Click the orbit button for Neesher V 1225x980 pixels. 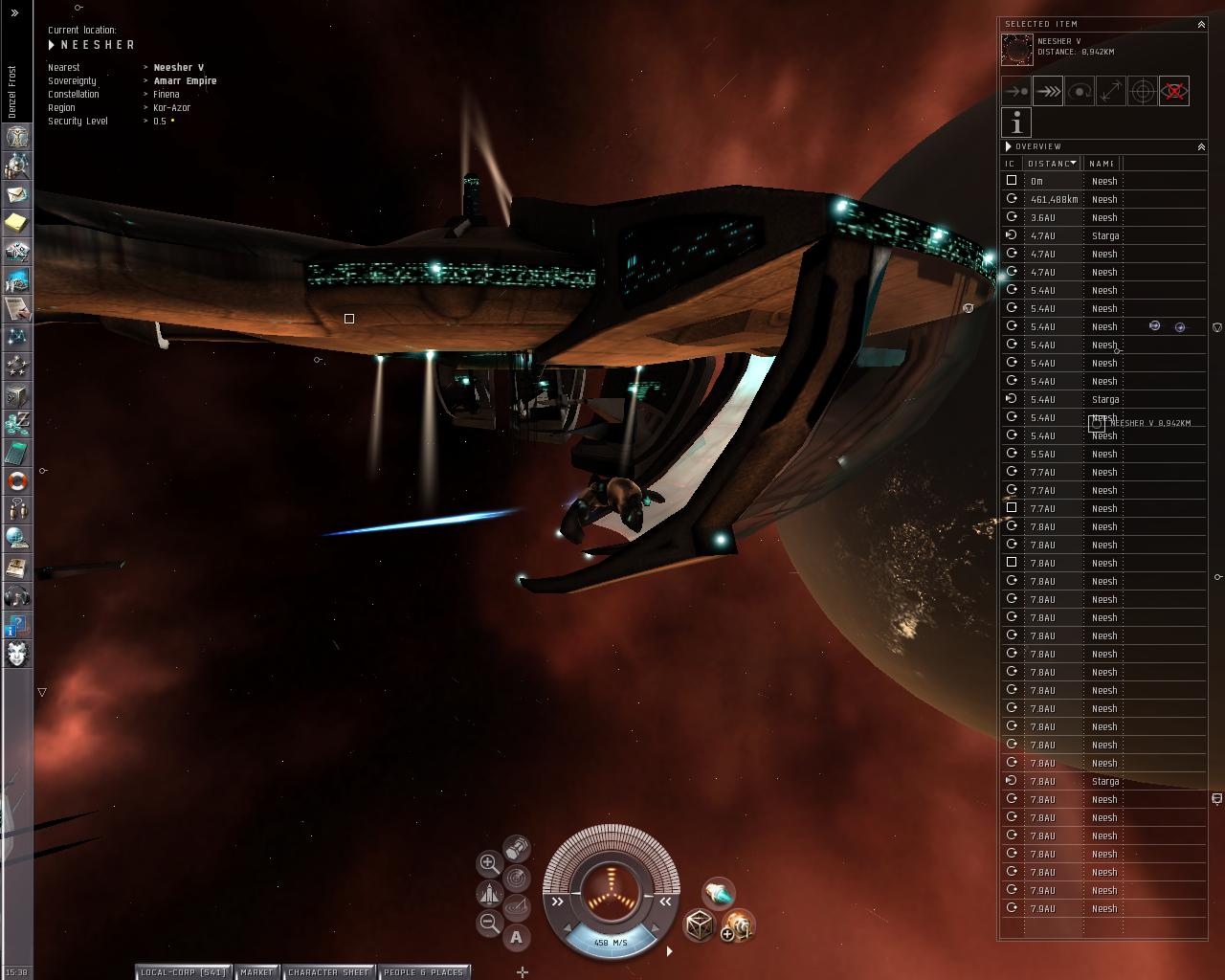[1080, 91]
